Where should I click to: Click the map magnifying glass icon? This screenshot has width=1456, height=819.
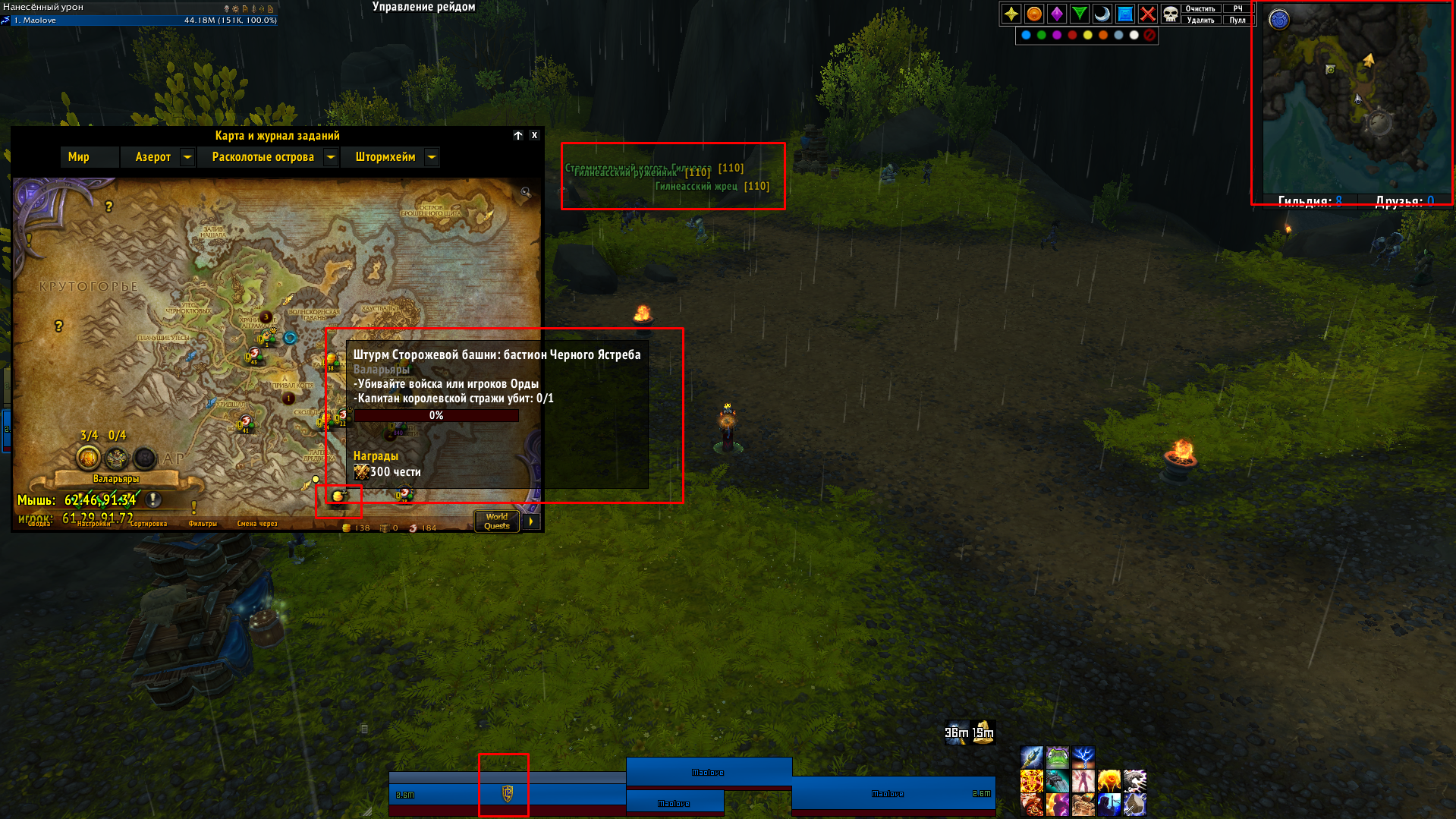(x=525, y=192)
